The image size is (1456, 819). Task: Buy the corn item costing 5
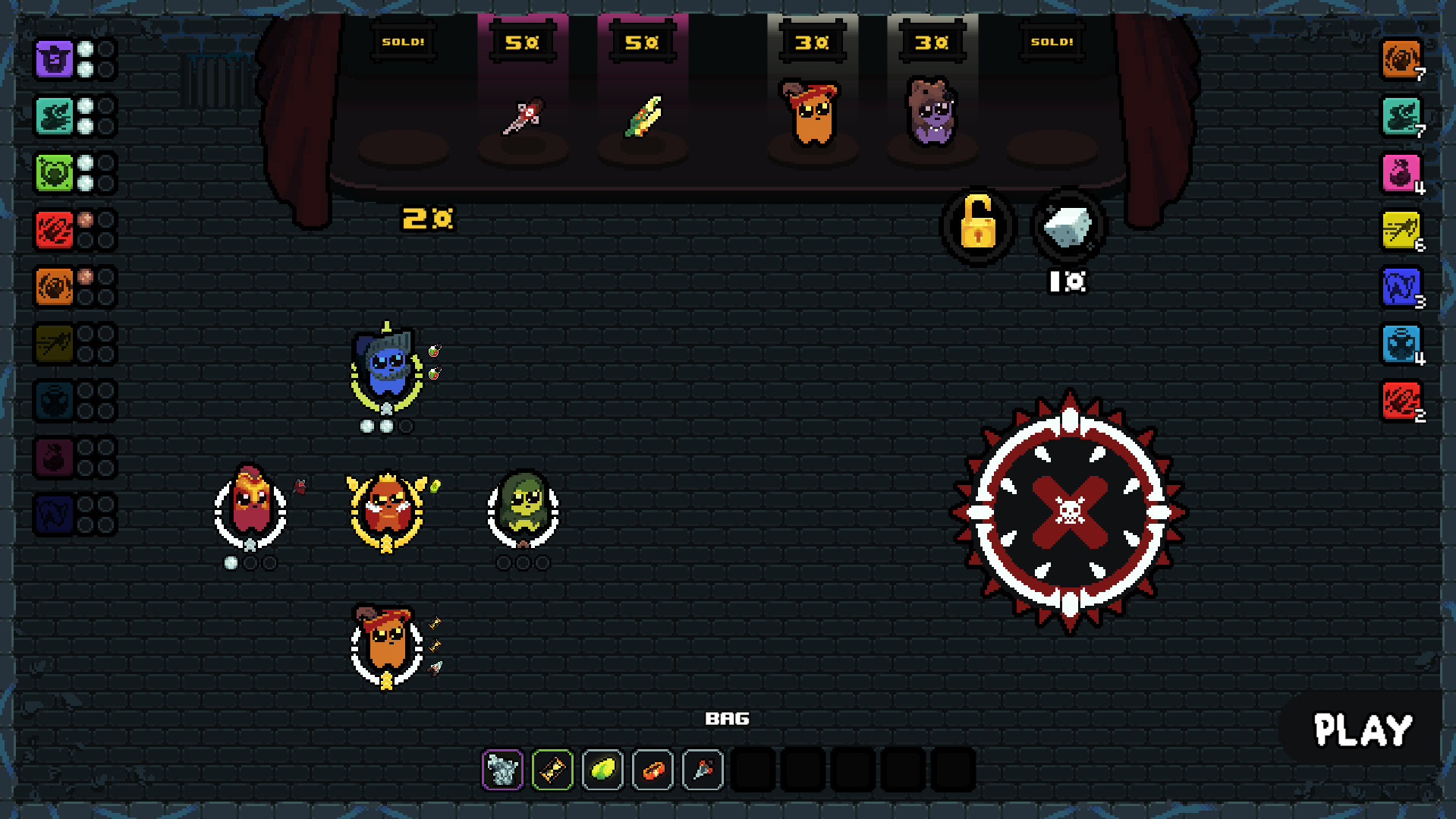(643, 117)
